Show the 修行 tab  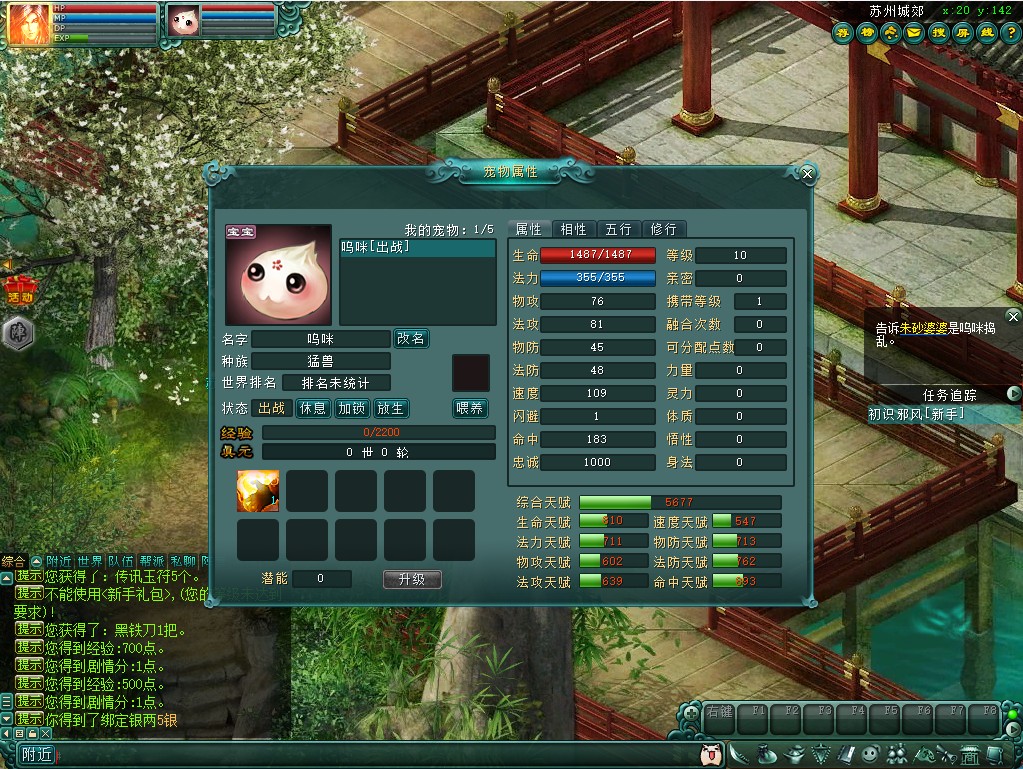click(663, 229)
